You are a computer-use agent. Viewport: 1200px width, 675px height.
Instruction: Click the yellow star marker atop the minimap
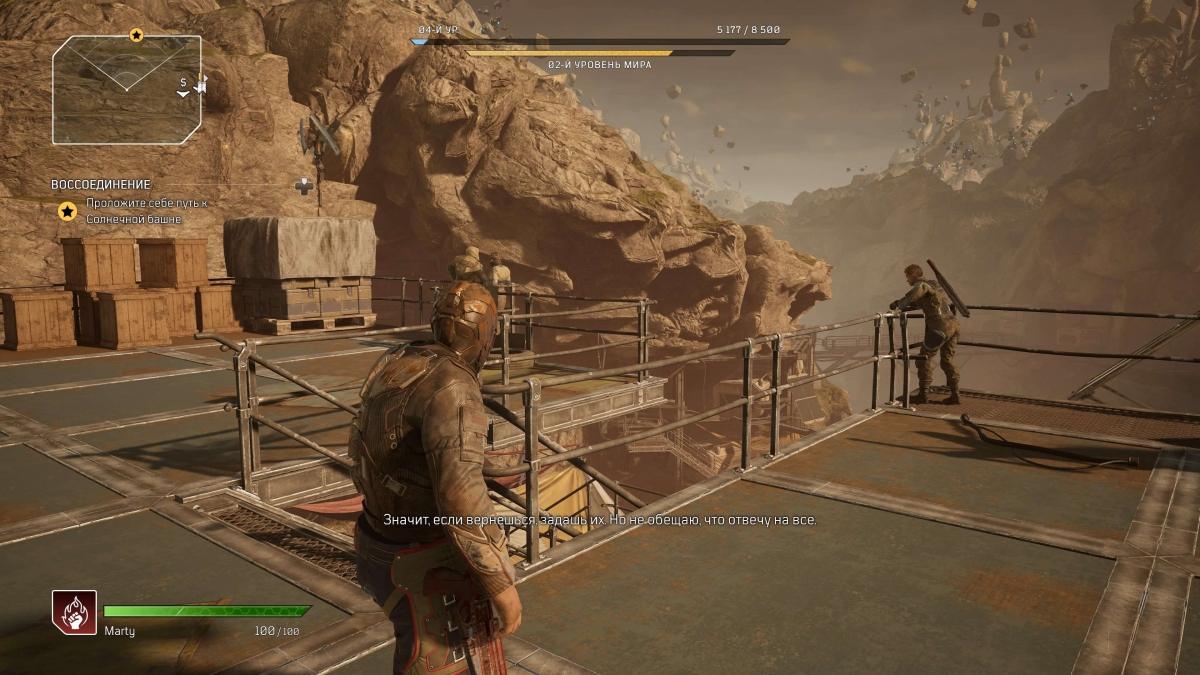(x=136, y=35)
